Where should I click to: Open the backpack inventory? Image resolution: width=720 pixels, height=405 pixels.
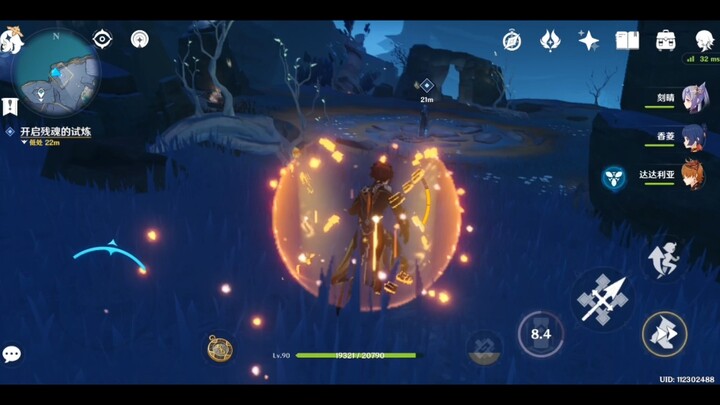coord(665,41)
